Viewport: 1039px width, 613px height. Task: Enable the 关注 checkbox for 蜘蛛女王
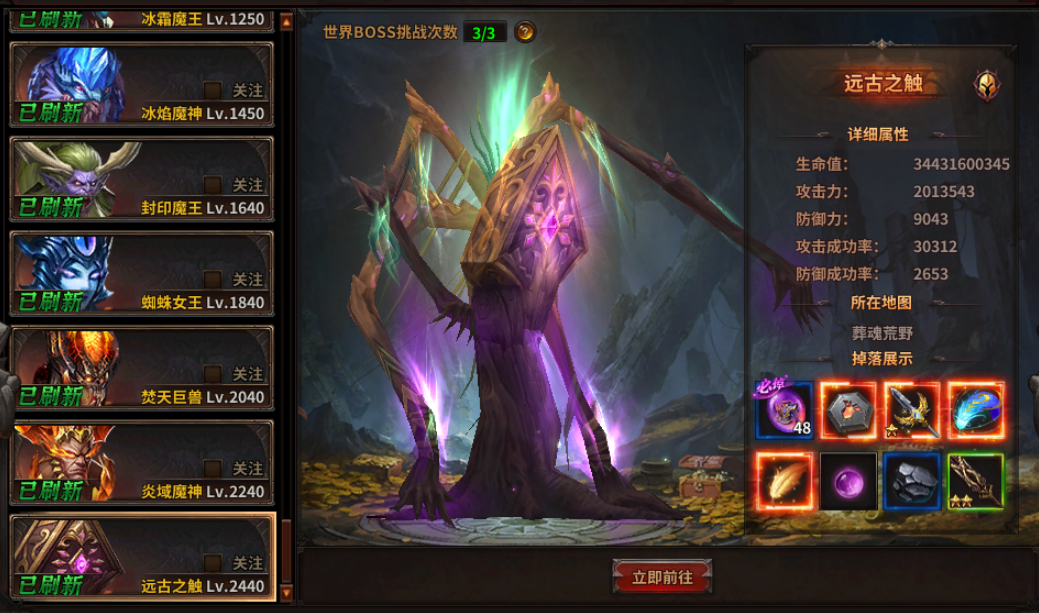[x=213, y=279]
